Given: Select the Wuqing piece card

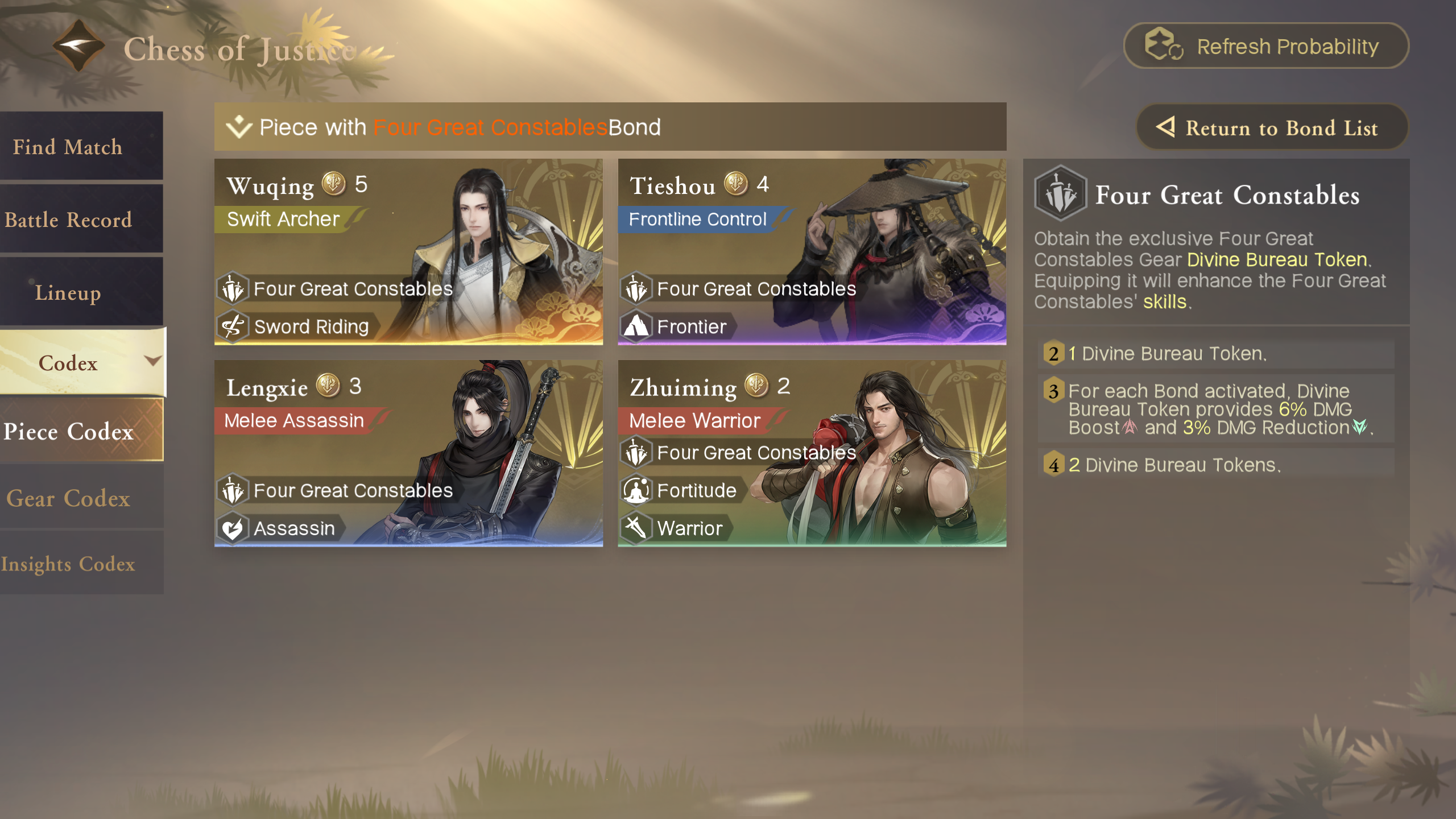Looking at the screenshot, I should pos(408,251).
